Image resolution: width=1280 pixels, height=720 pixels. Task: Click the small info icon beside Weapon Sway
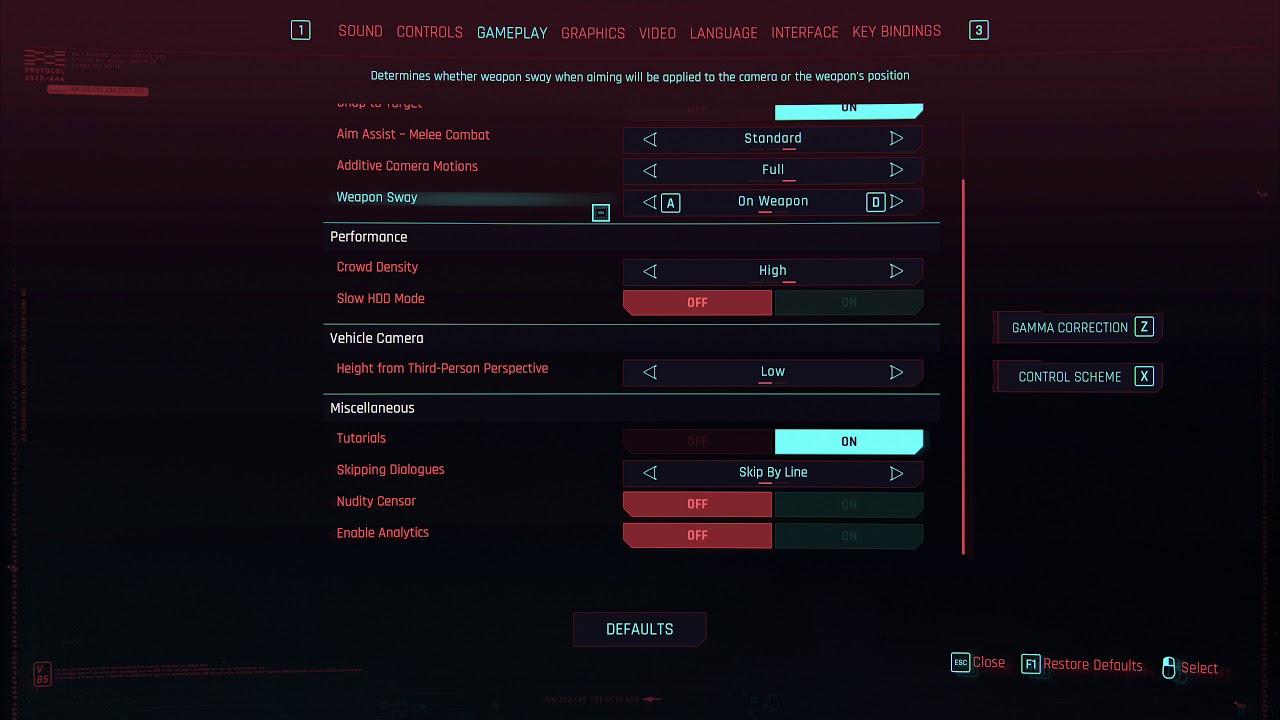pyautogui.click(x=600, y=212)
